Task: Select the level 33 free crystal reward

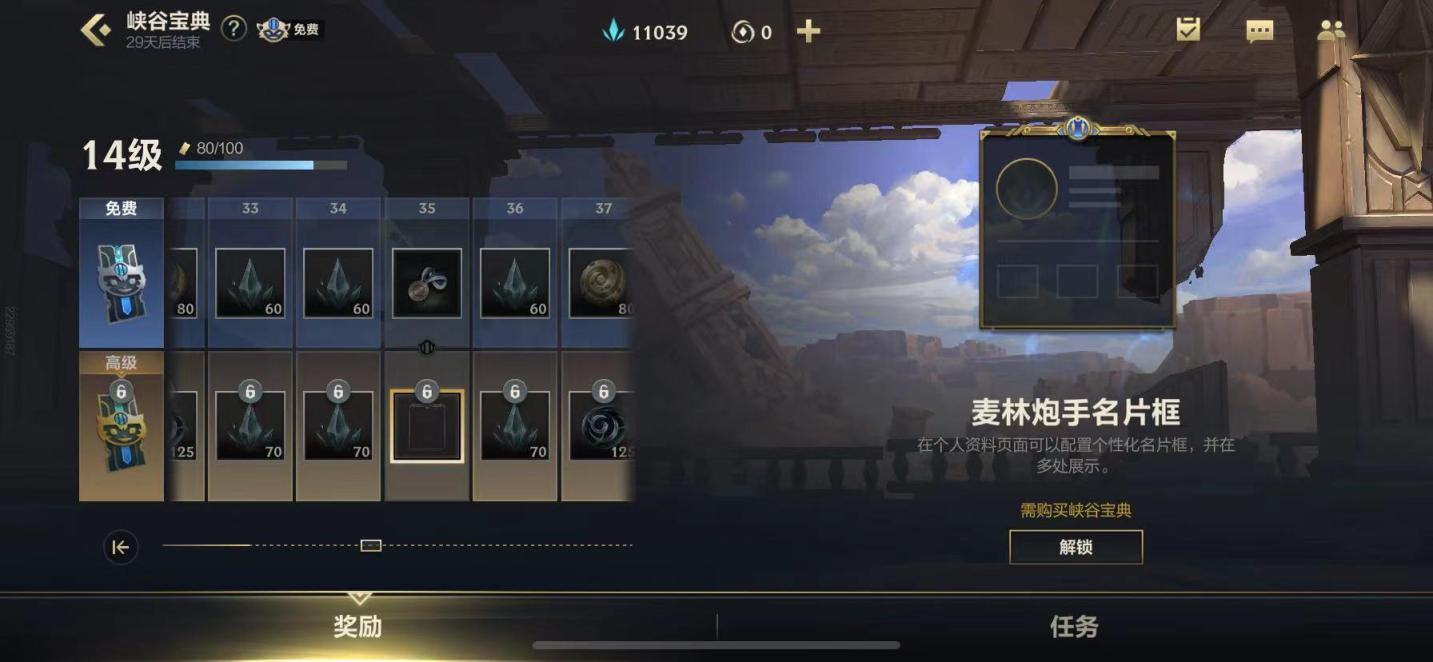Action: pyautogui.click(x=250, y=283)
